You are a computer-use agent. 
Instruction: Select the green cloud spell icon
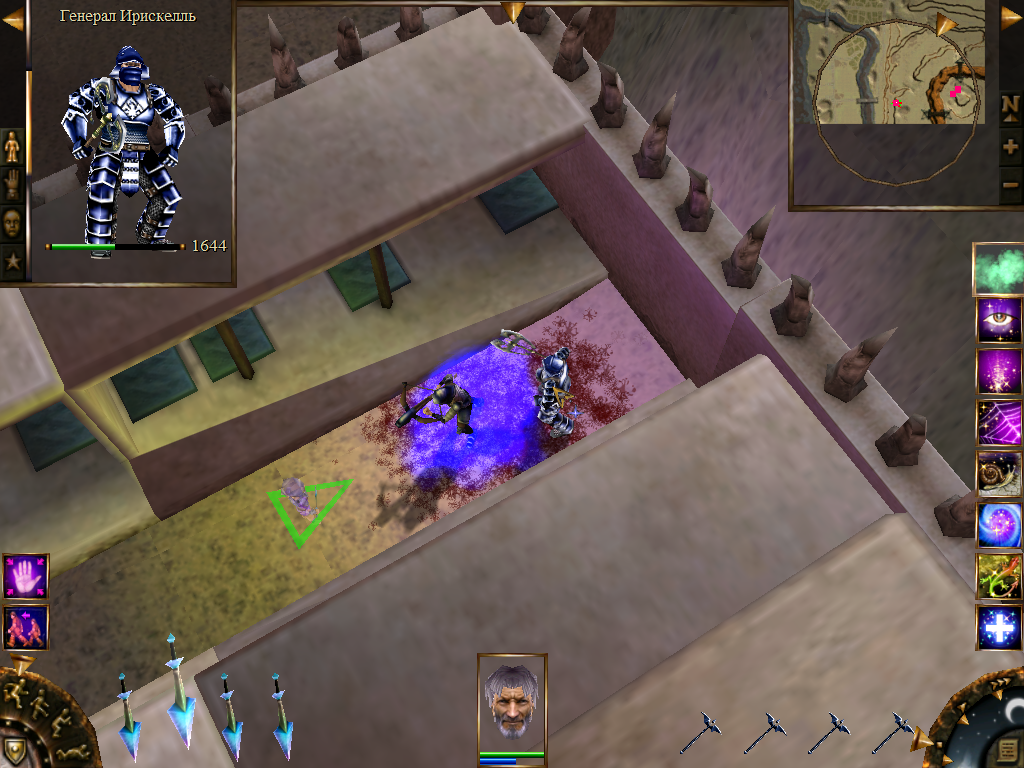tap(998, 269)
